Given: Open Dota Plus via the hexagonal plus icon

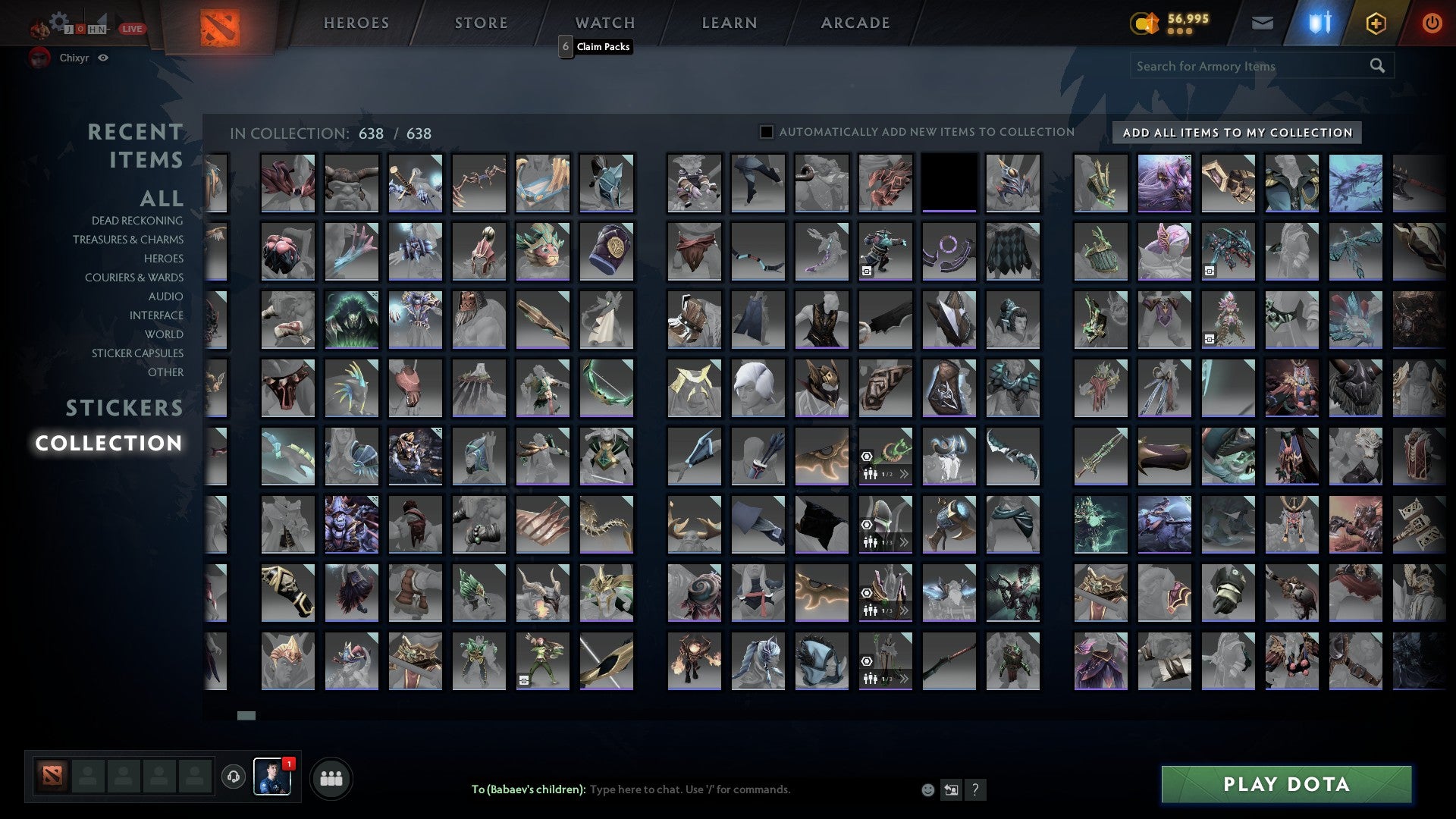Looking at the screenshot, I should tap(1376, 23).
